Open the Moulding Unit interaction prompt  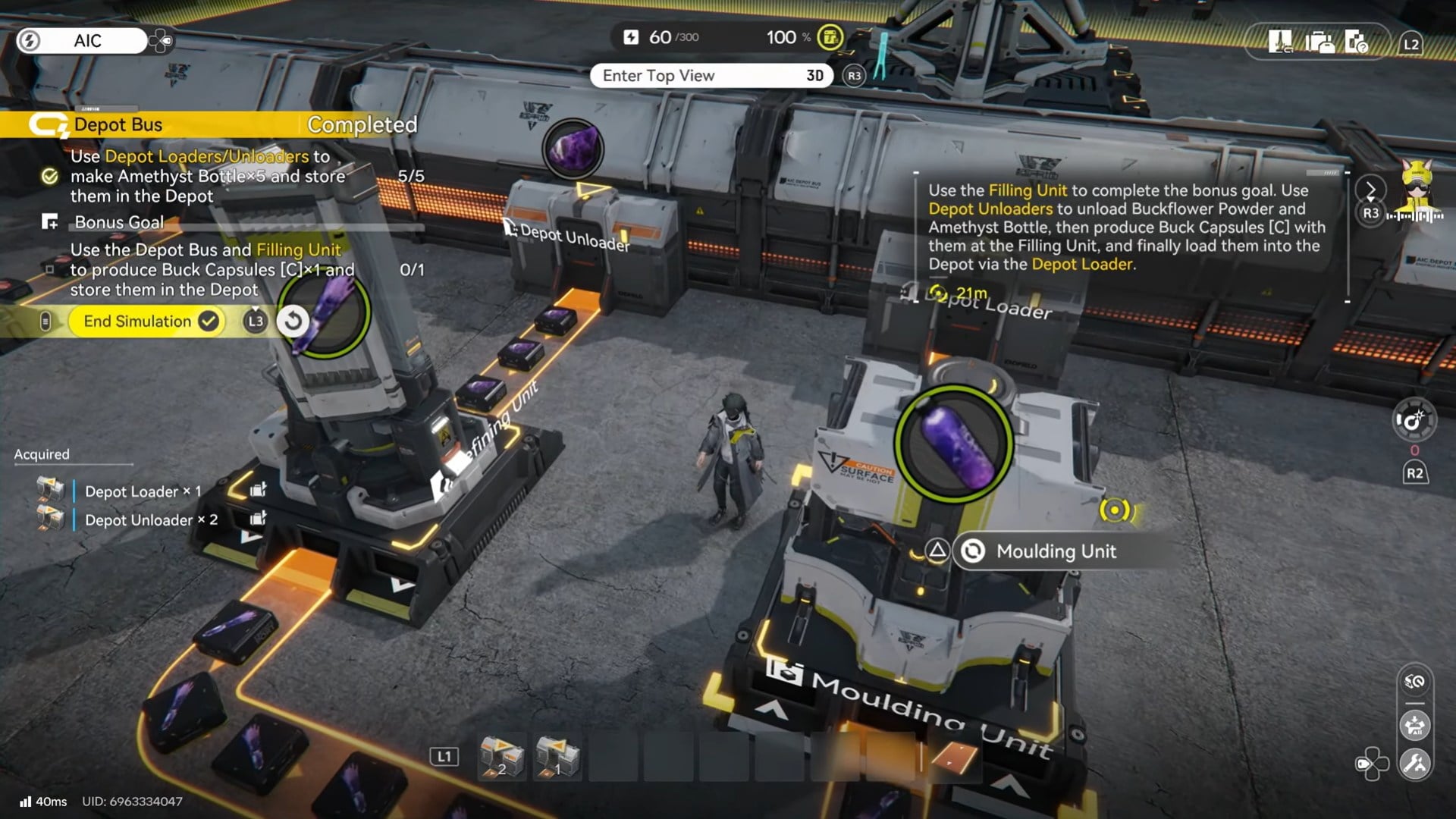(1054, 551)
